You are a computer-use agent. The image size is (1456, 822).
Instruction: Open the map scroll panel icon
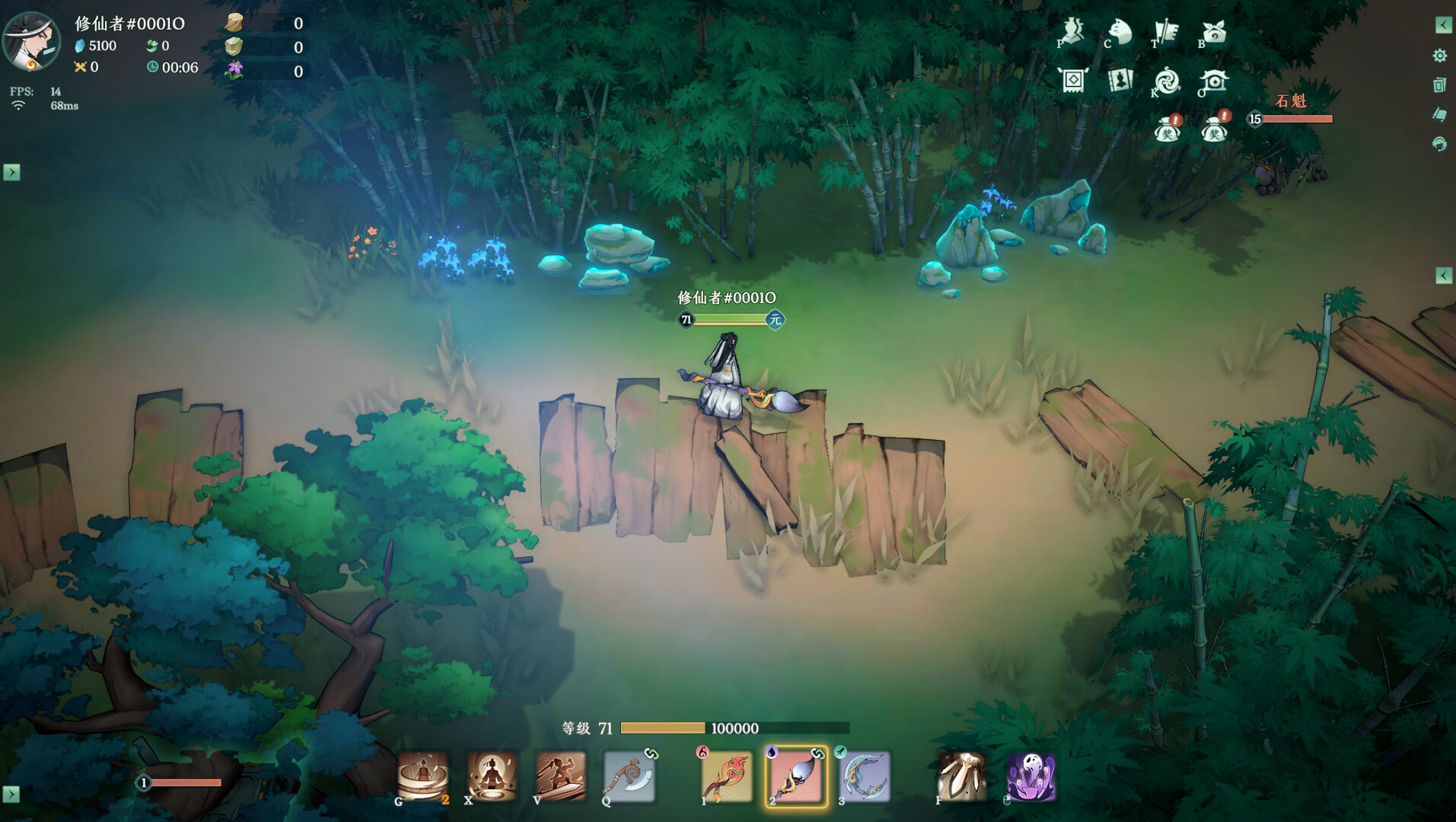coord(1072,80)
